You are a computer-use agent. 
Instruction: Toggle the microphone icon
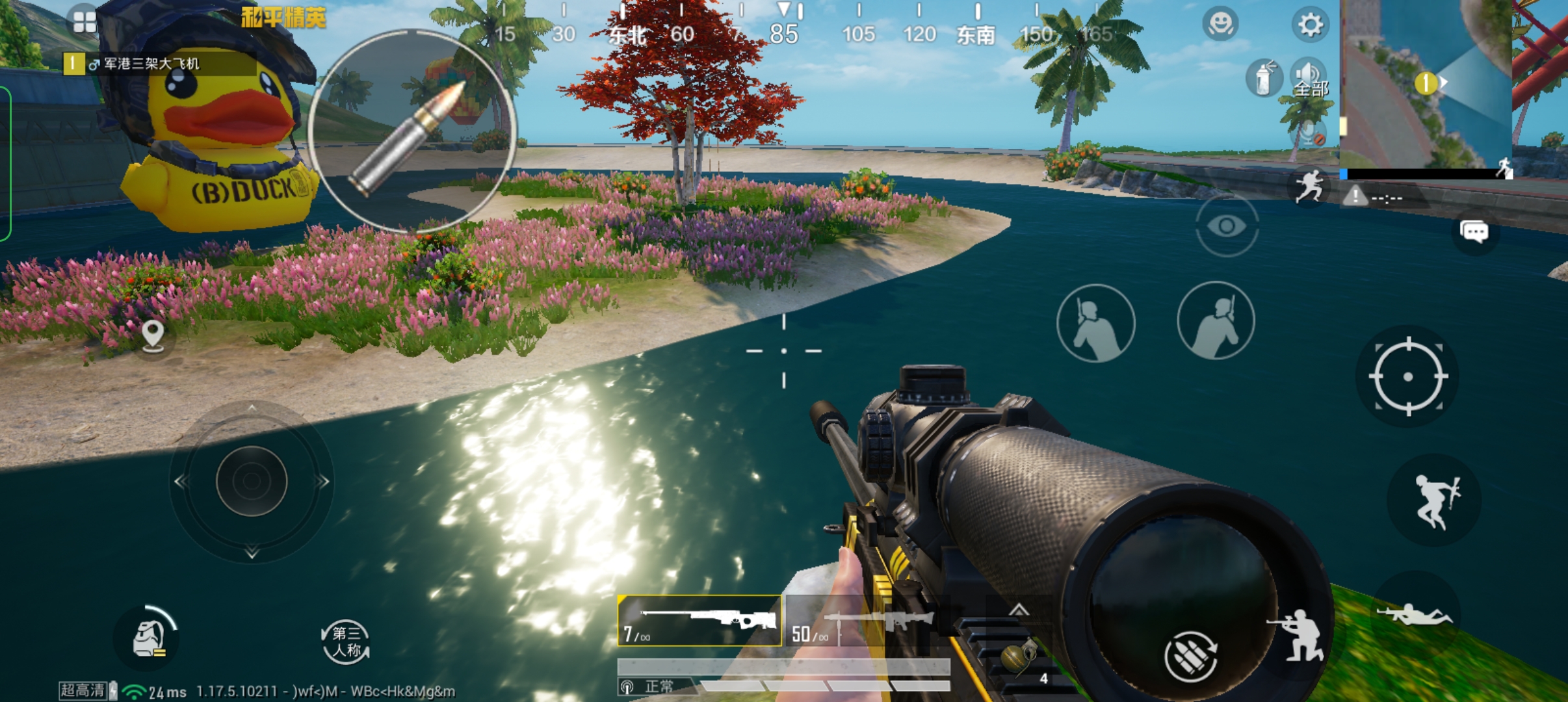point(1309,133)
